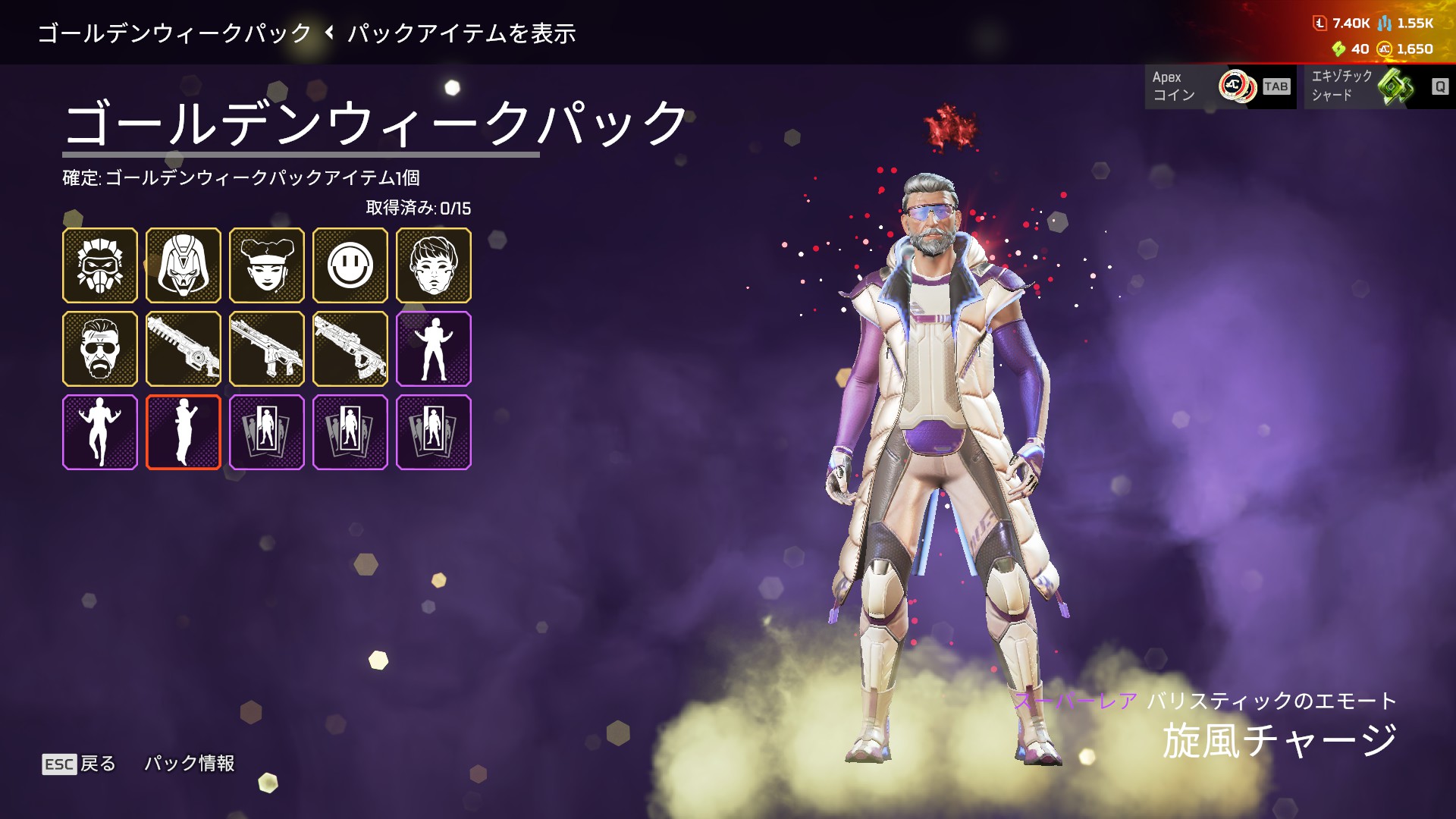Choose the hooded Revenant skin tile
Viewport: 1456px width, 819px height.
pyautogui.click(x=184, y=265)
